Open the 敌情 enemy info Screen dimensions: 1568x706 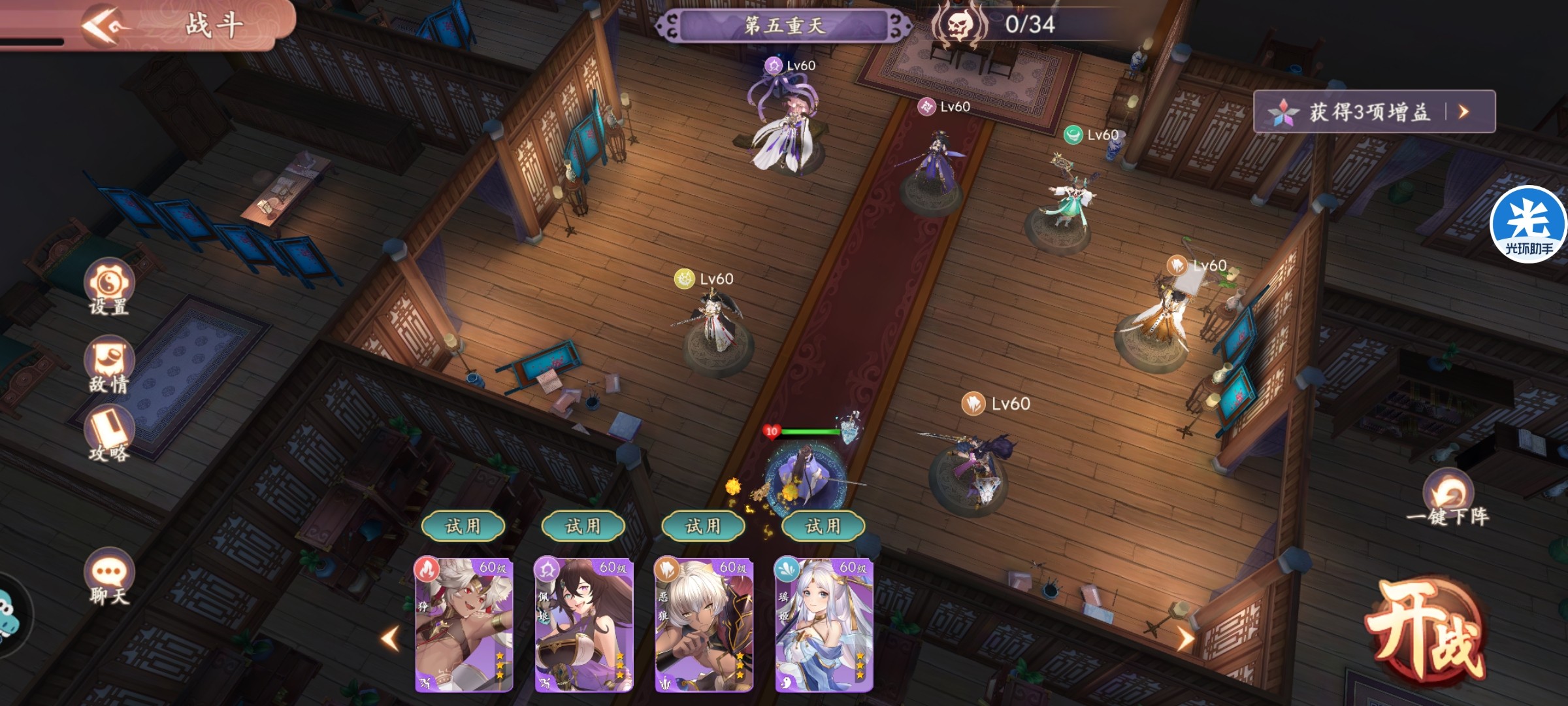pyautogui.click(x=108, y=364)
